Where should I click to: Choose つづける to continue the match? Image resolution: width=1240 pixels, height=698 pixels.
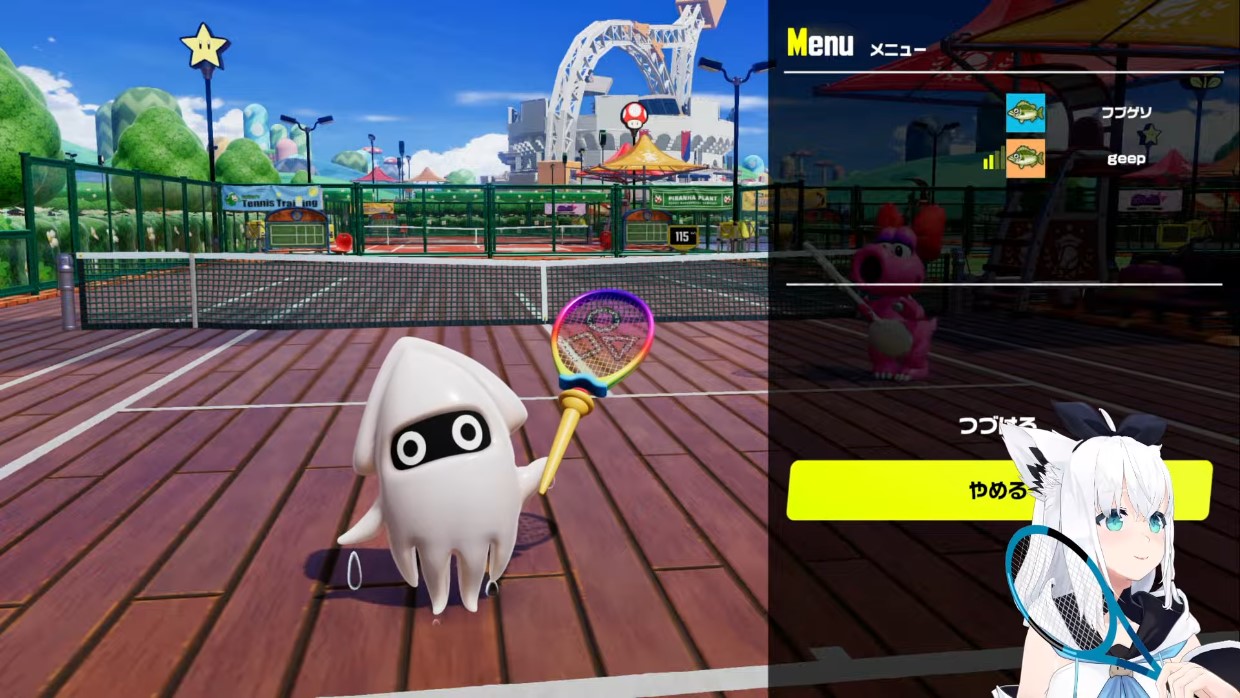point(998,426)
